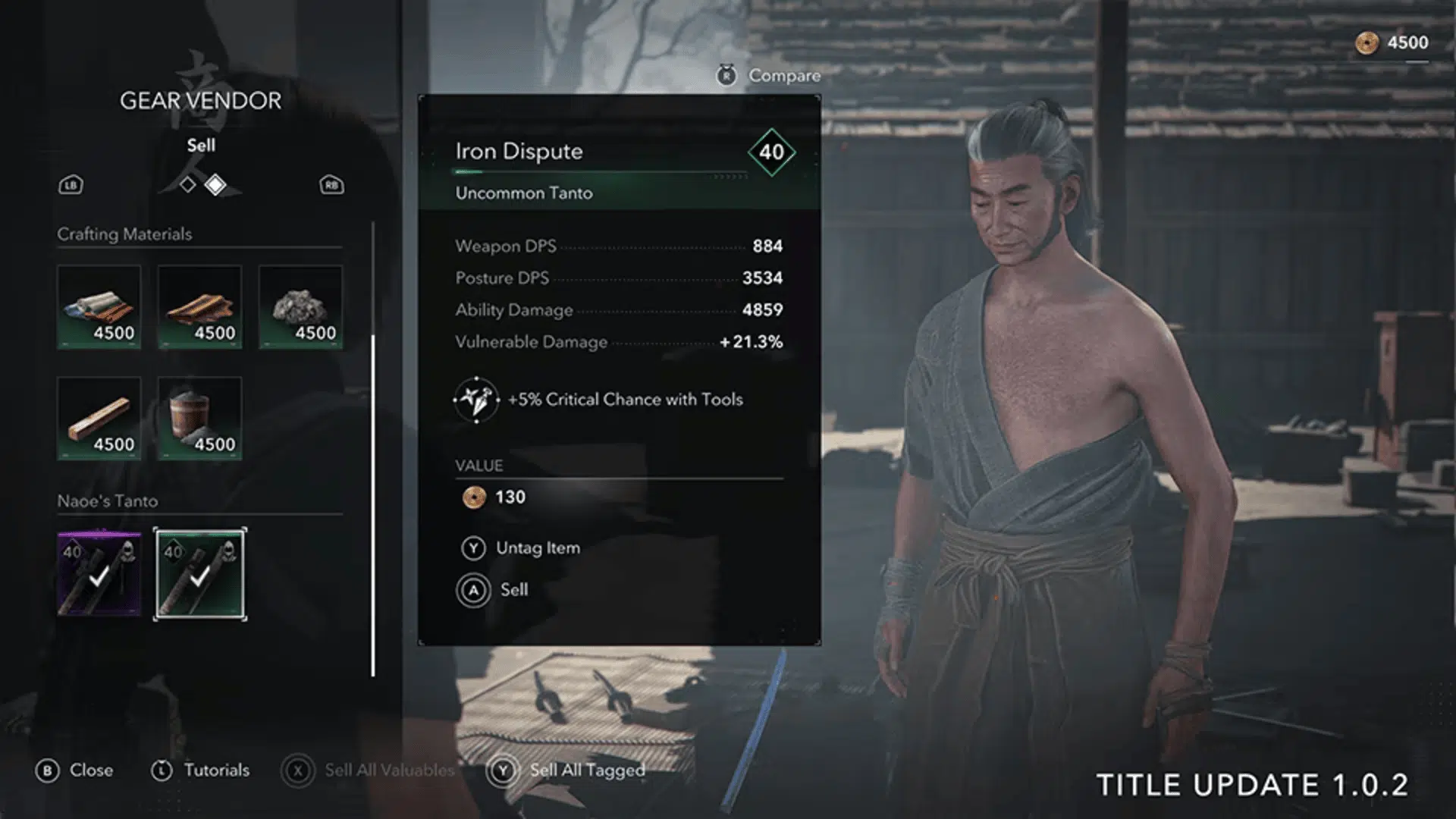The width and height of the screenshot is (1456, 819).
Task: Open Tutorials from the bottom menu
Action: (x=215, y=770)
